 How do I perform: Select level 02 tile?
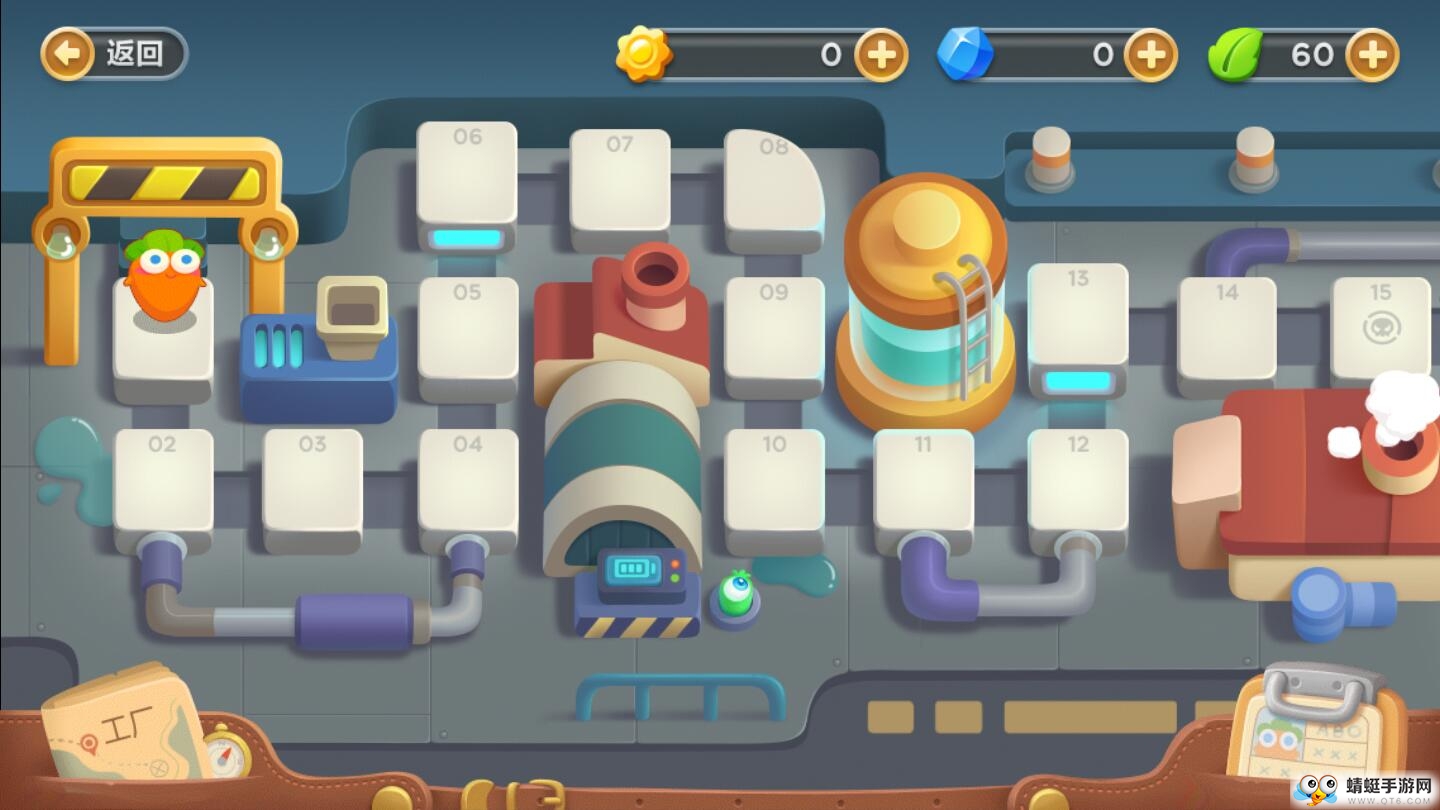163,484
